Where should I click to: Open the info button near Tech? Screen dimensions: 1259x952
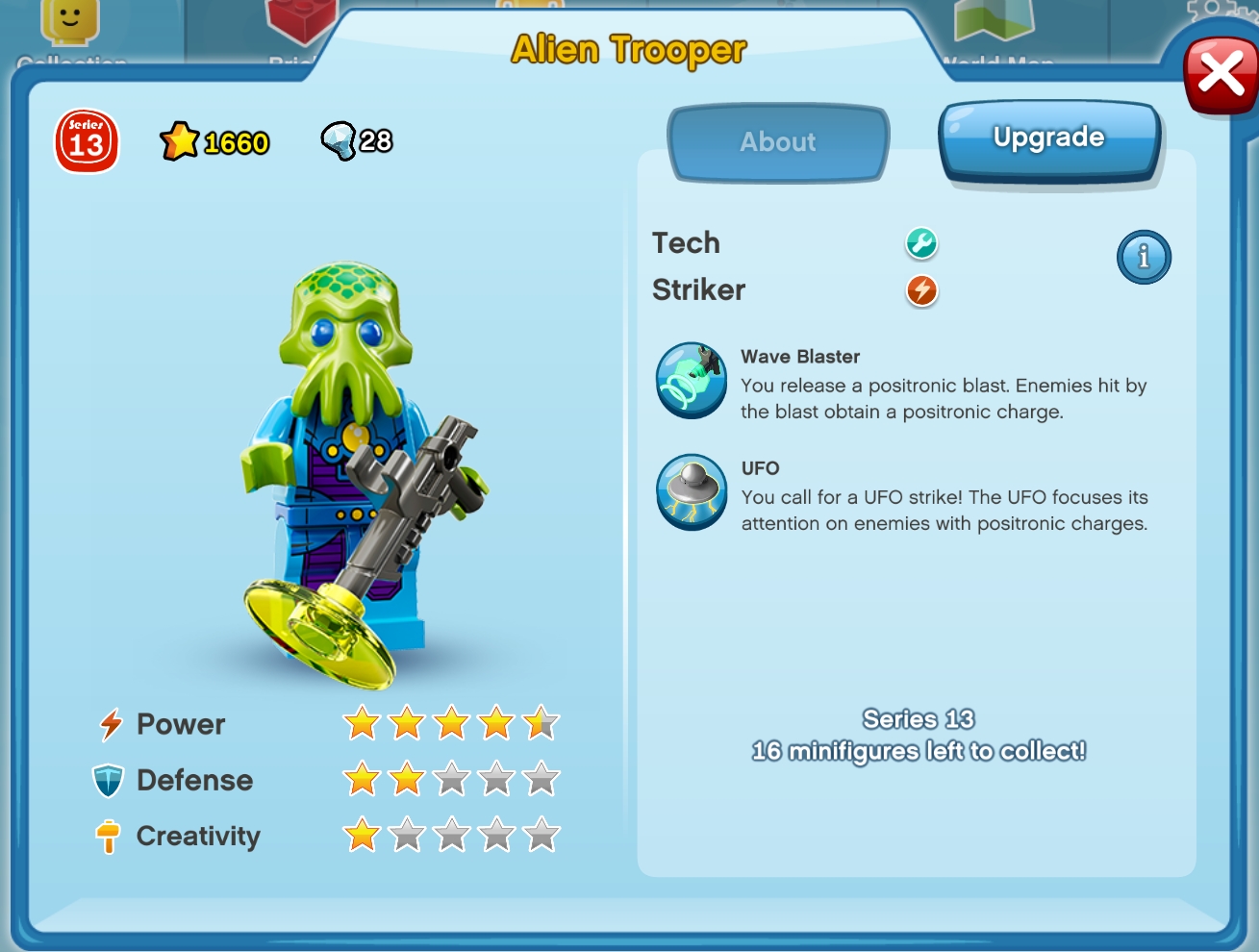pyautogui.click(x=1144, y=257)
